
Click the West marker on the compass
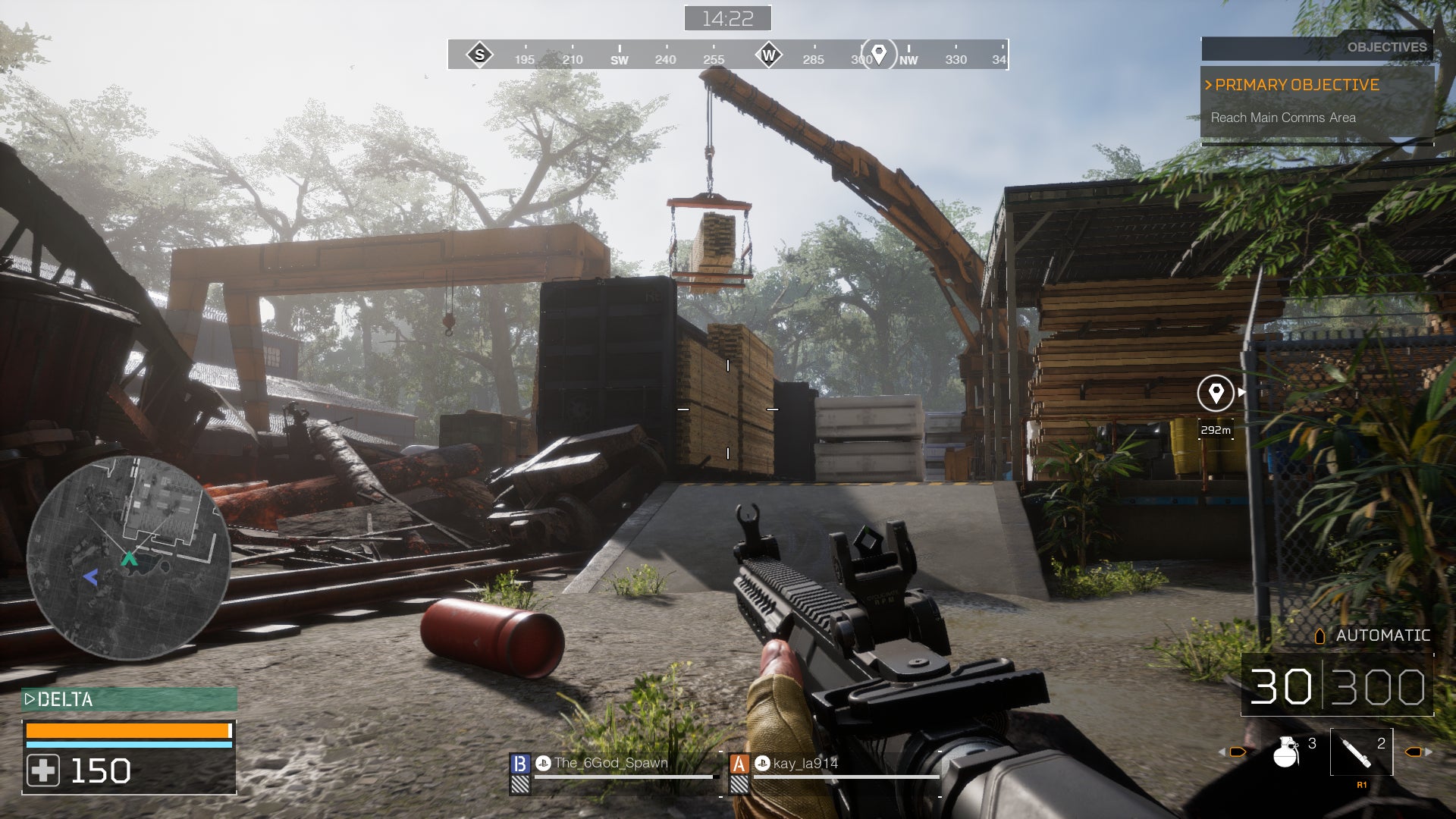pos(769,55)
